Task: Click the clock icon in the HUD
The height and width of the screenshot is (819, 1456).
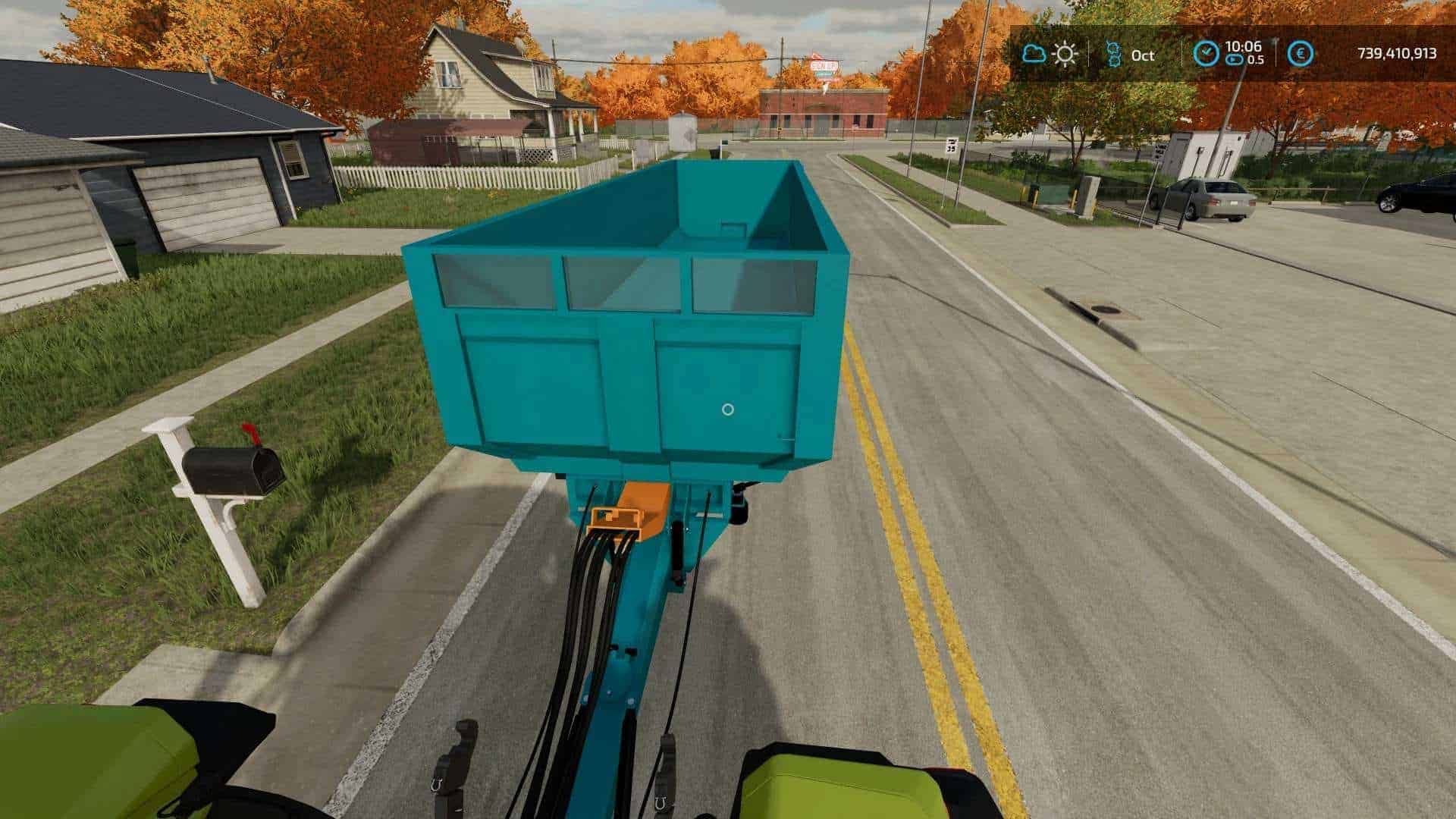Action: (x=1206, y=53)
